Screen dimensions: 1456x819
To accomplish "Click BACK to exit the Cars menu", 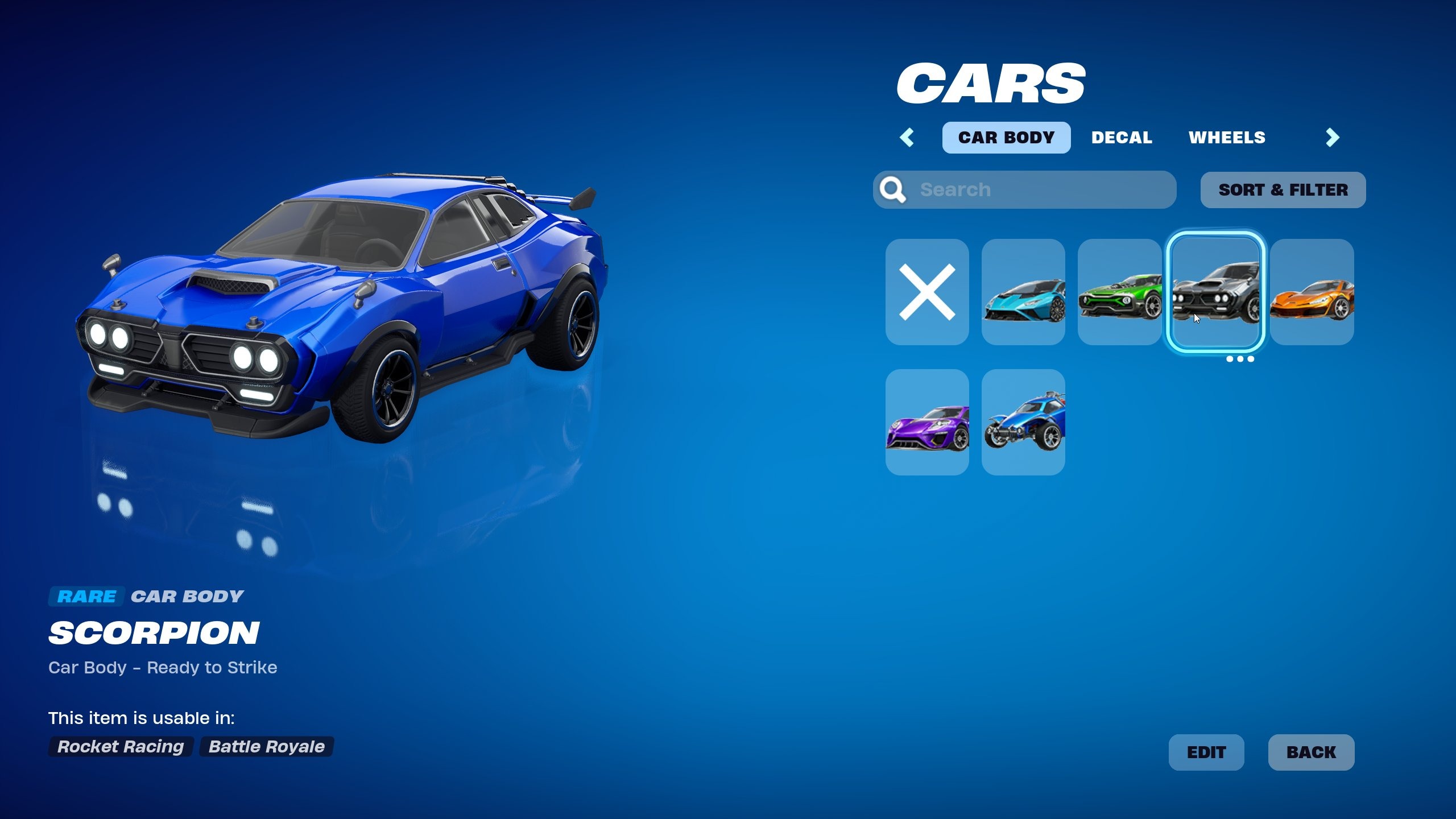I will click(1311, 752).
